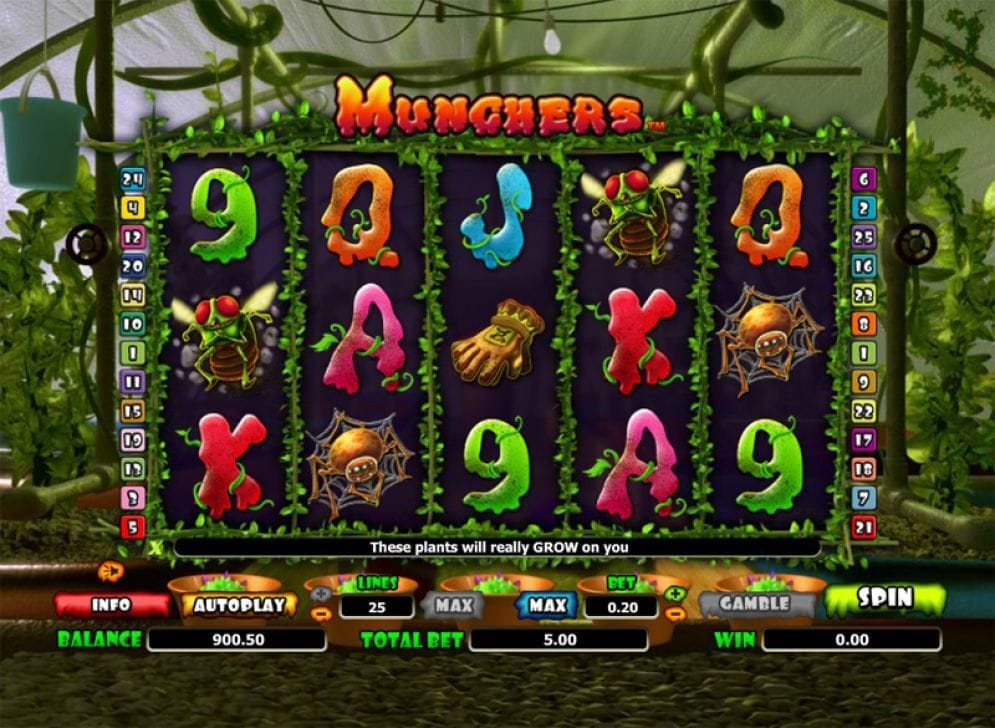Increase the number of lines
This screenshot has width=995, height=728.
[321, 594]
